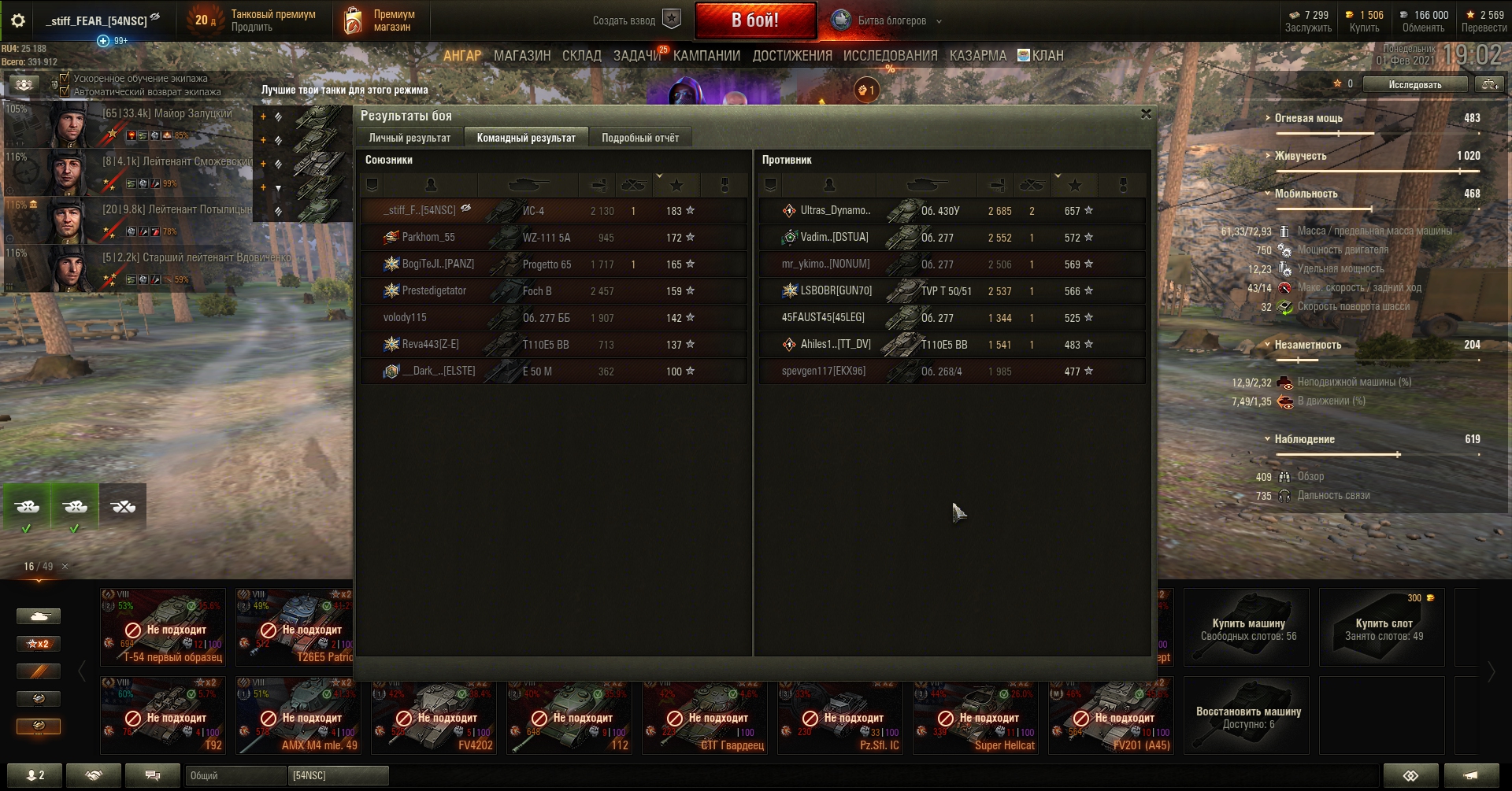Open the КЛАН menu

(1041, 56)
